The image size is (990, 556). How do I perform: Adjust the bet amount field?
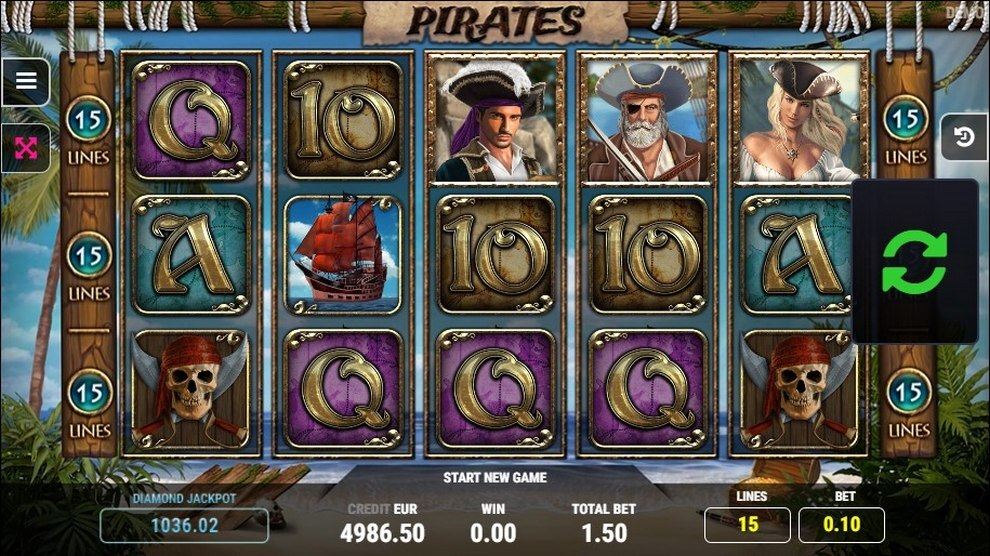pos(841,524)
